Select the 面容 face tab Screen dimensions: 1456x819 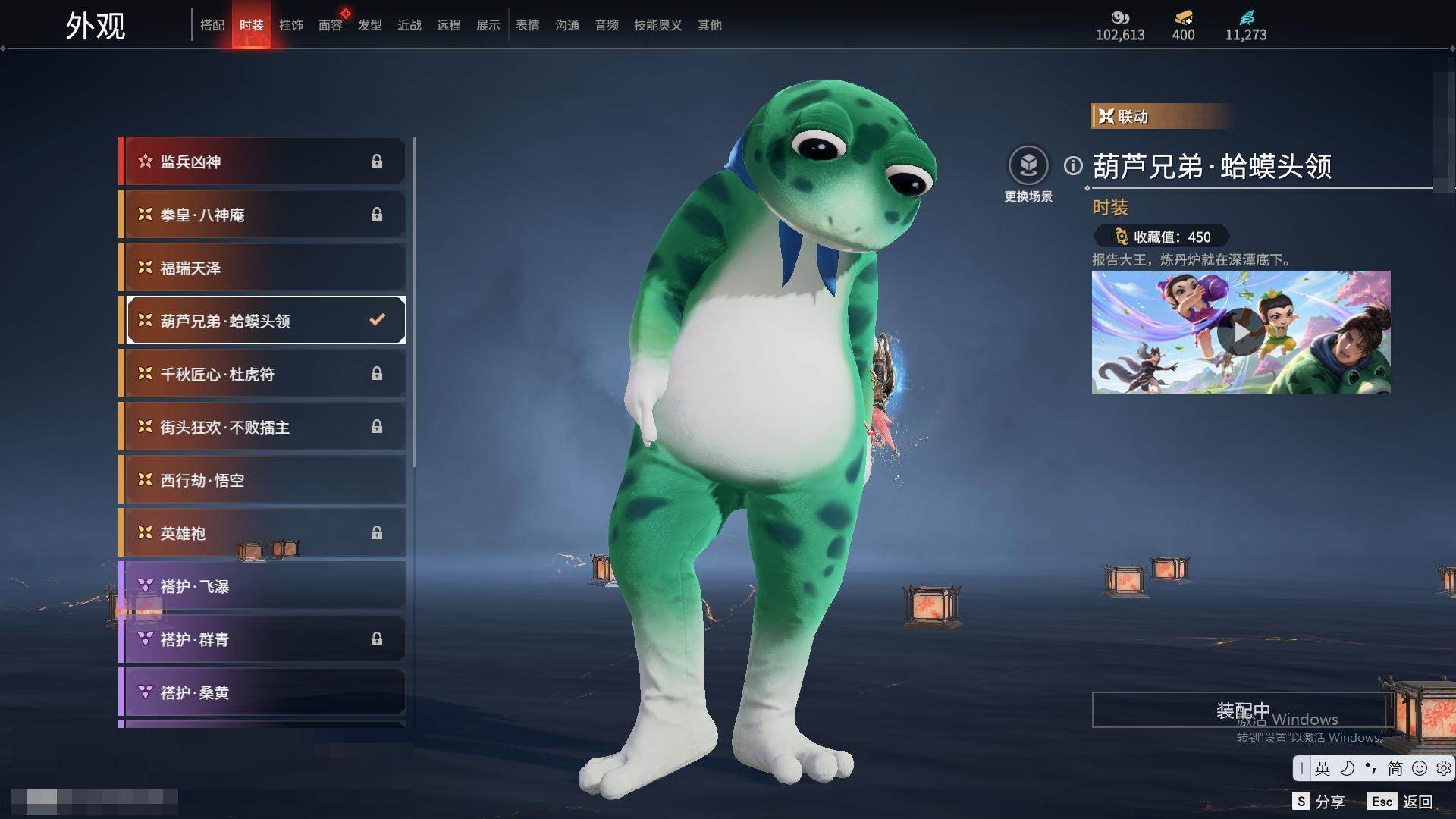point(330,26)
